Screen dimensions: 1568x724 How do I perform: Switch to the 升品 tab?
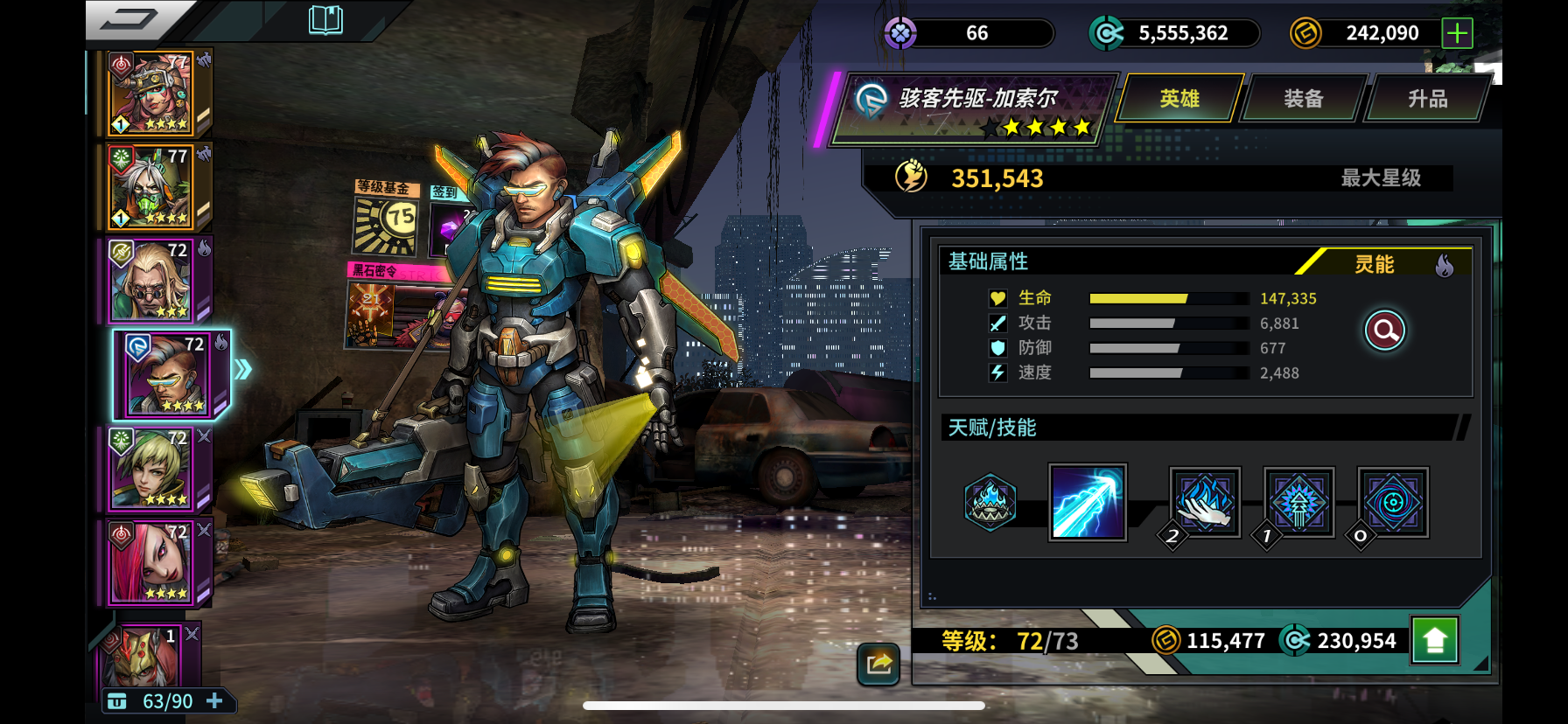pyautogui.click(x=1427, y=99)
